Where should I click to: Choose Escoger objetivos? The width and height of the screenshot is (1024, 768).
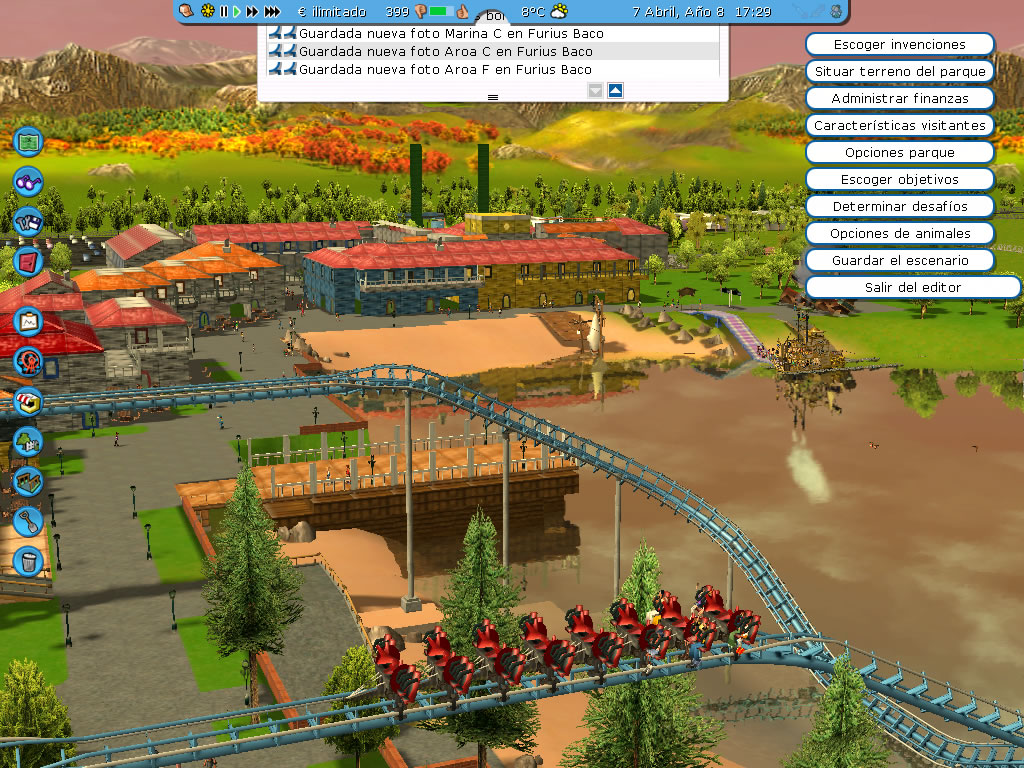tap(899, 180)
